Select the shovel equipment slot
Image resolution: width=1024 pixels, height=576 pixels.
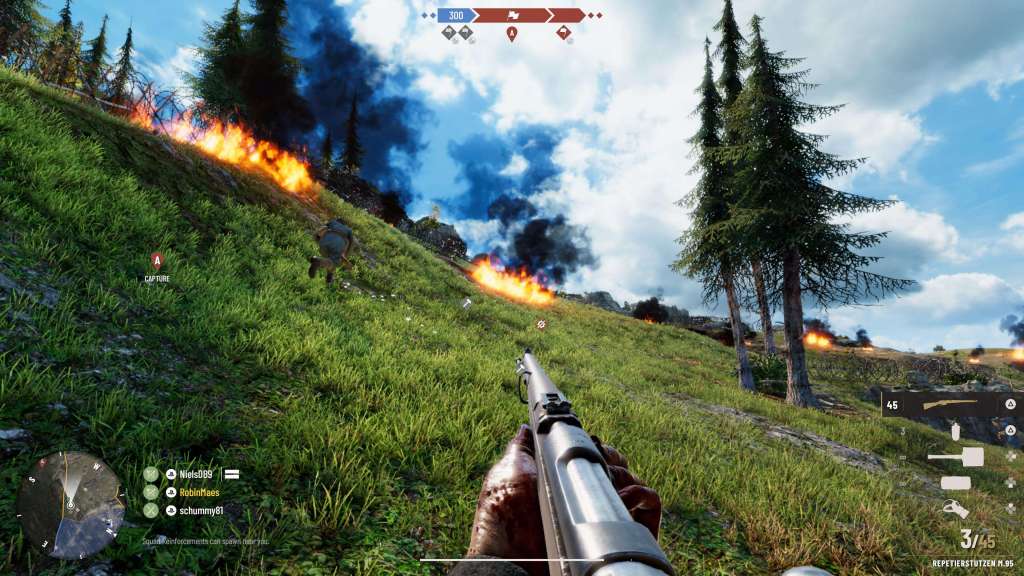click(955, 457)
